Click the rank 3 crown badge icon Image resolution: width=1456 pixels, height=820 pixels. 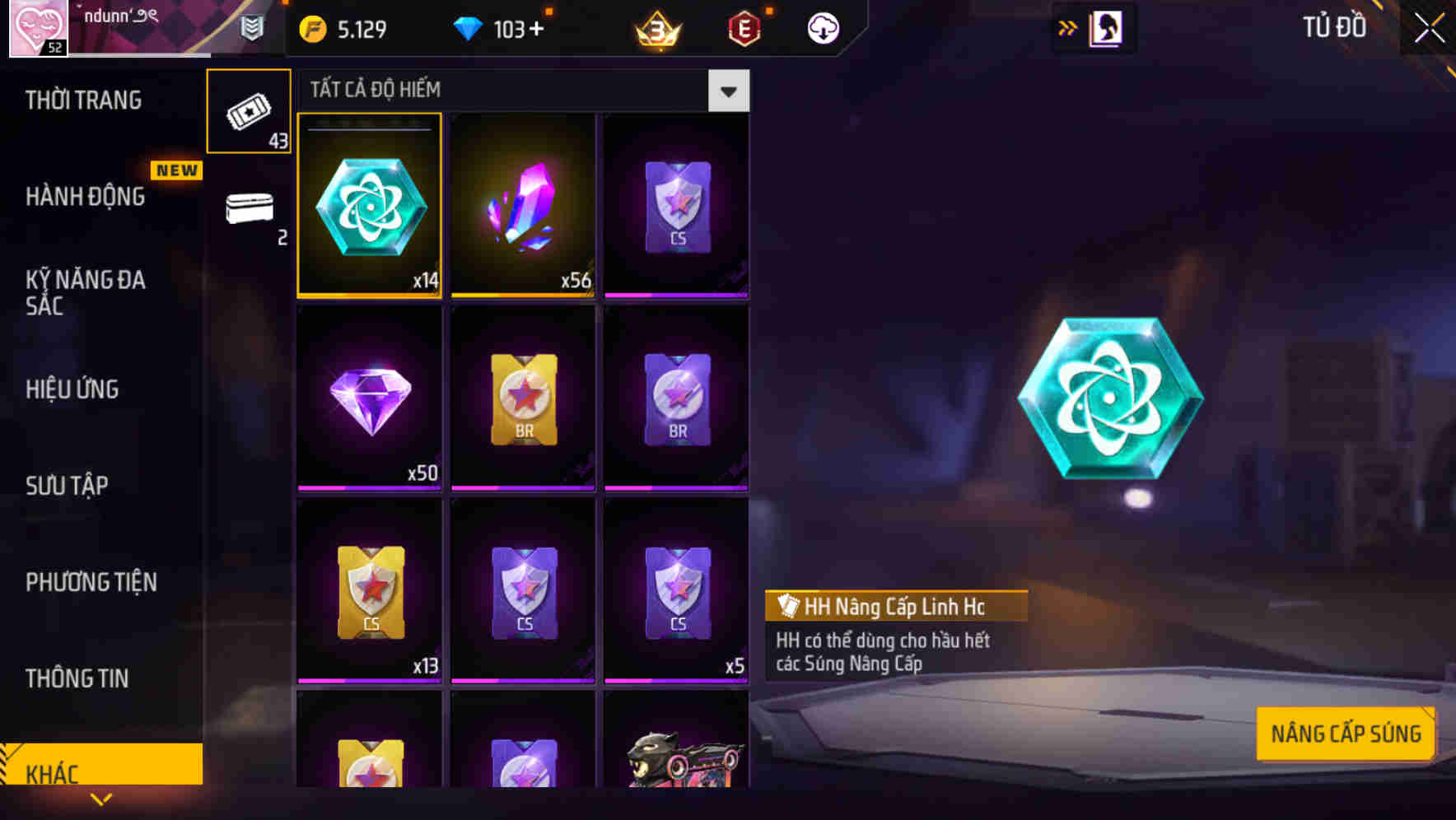click(655, 27)
